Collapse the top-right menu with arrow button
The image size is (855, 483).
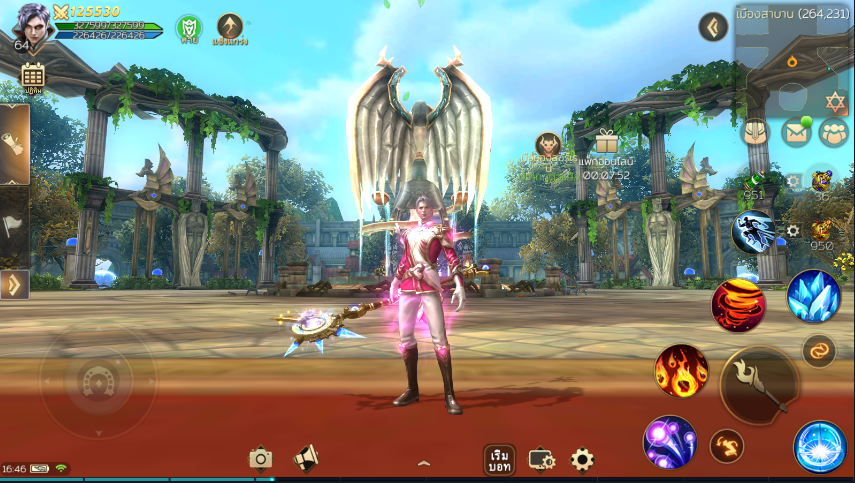point(713,27)
